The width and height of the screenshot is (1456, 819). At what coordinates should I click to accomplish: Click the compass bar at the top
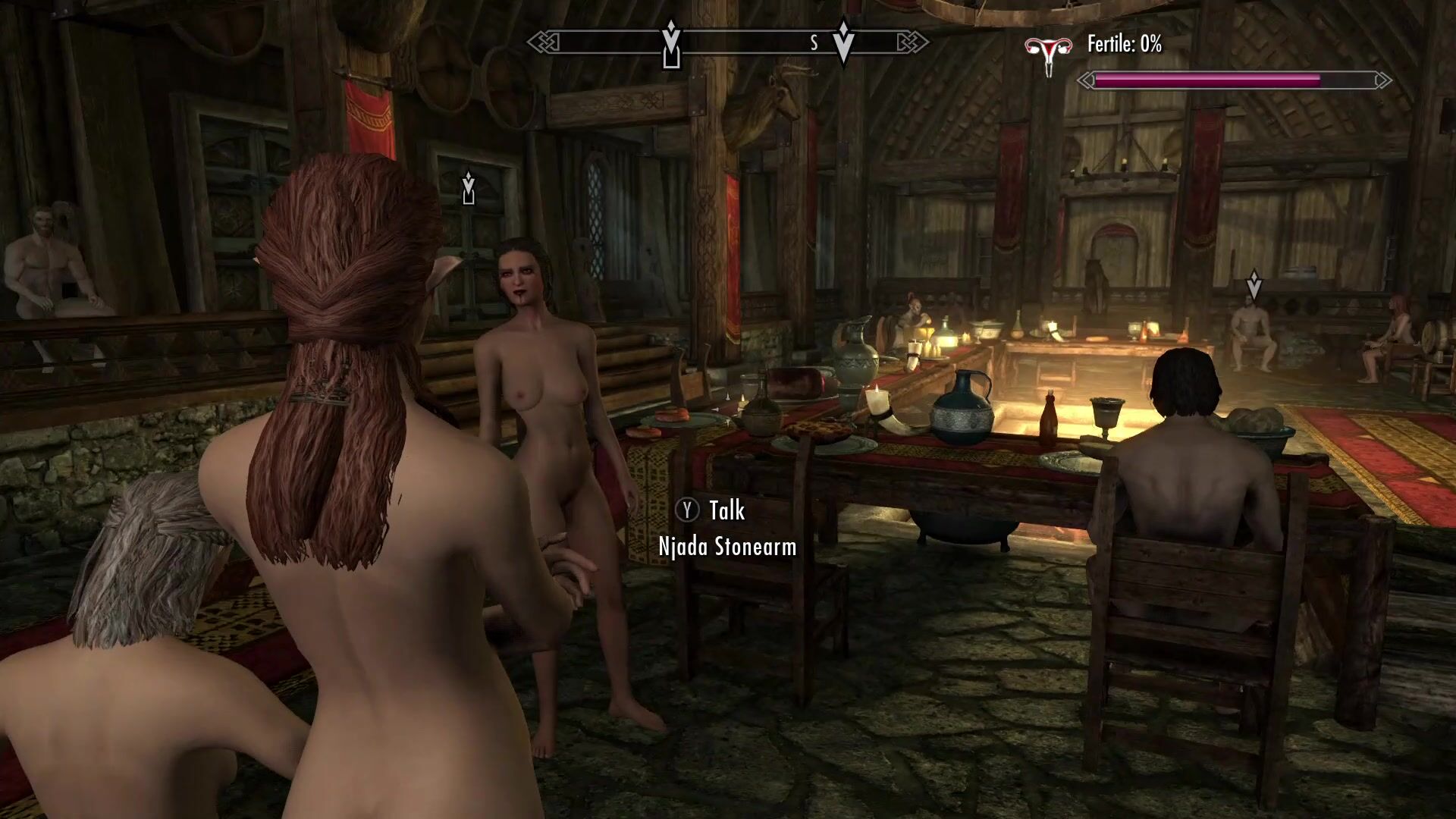tap(728, 42)
